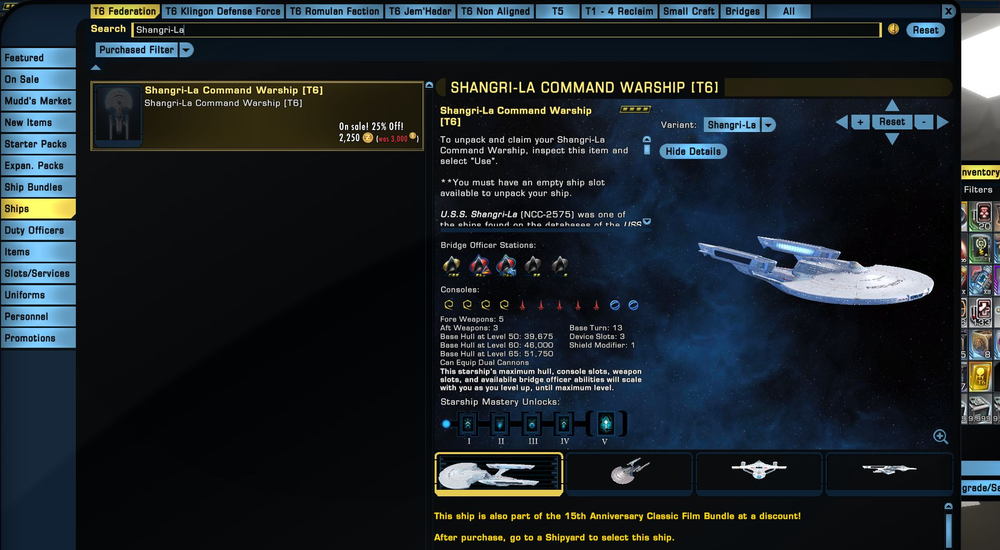This screenshot has height=550, width=1000.
Task: Reset the ship preview camera
Action: point(892,122)
